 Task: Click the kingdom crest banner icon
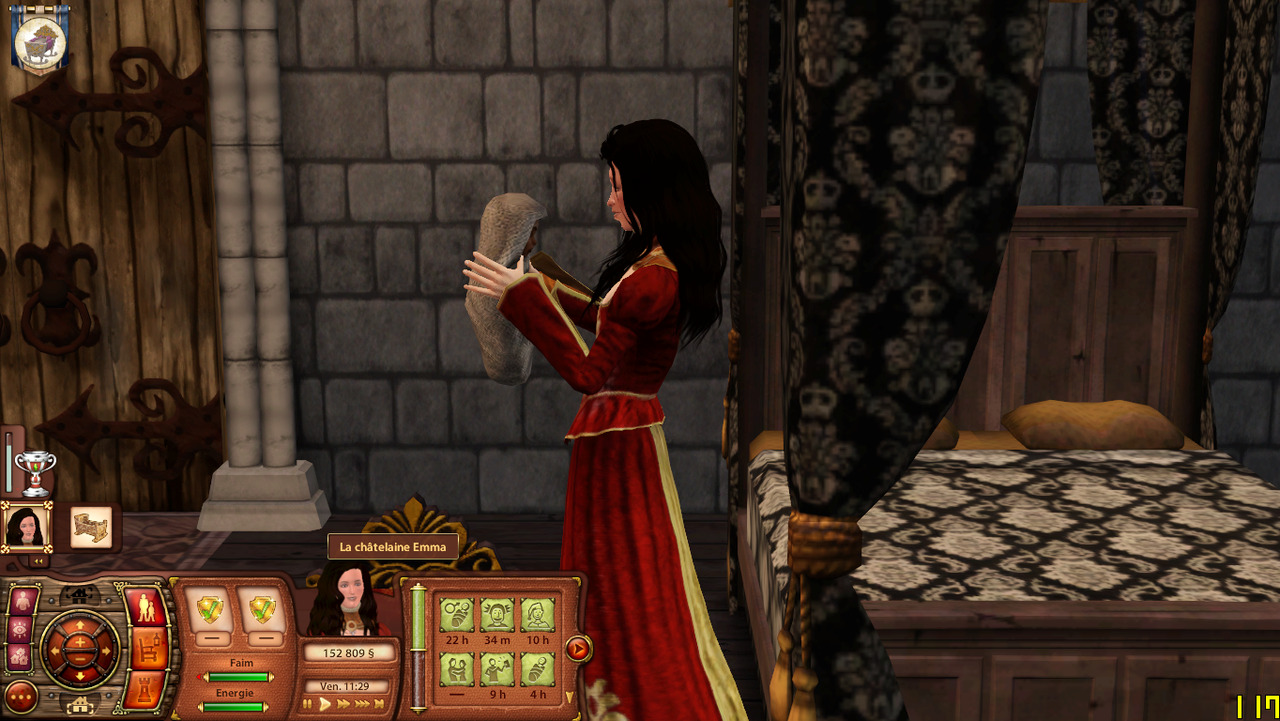(40, 38)
